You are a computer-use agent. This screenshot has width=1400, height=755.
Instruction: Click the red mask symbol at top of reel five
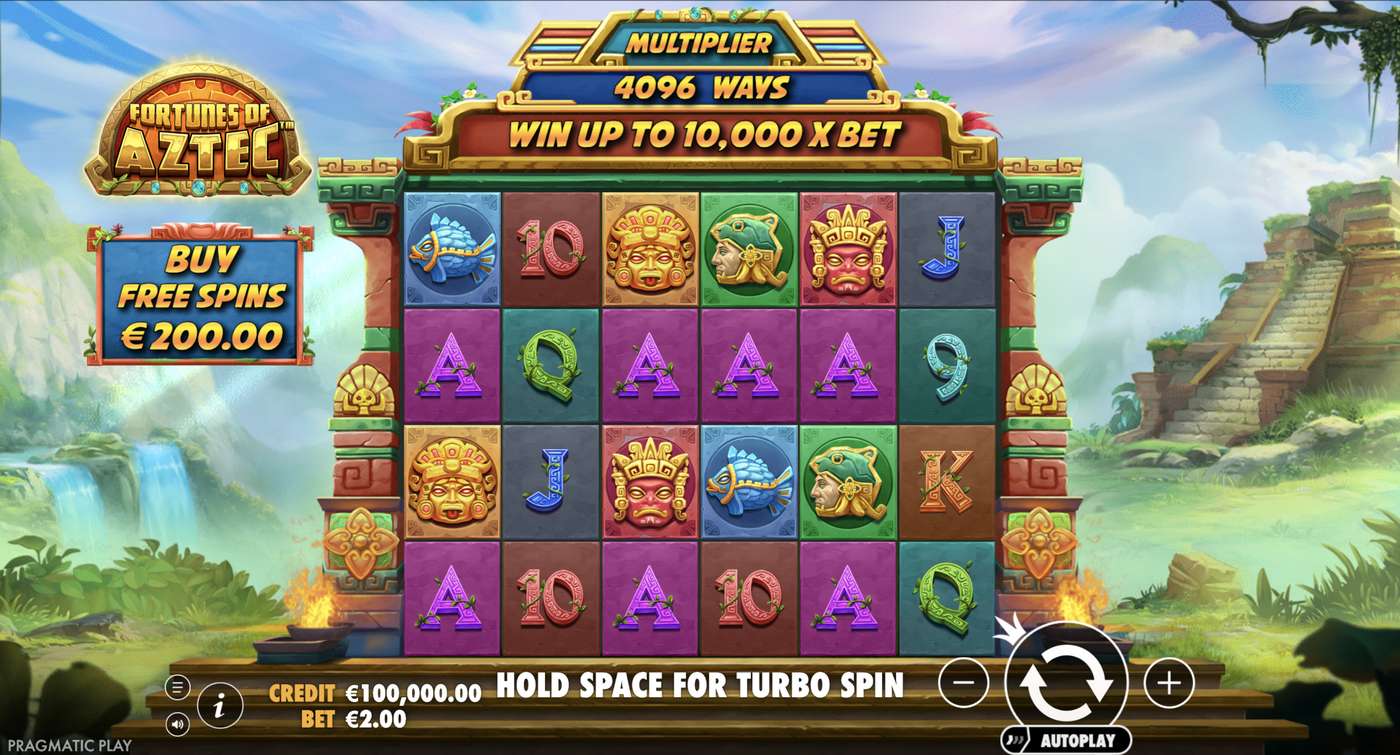(x=846, y=250)
